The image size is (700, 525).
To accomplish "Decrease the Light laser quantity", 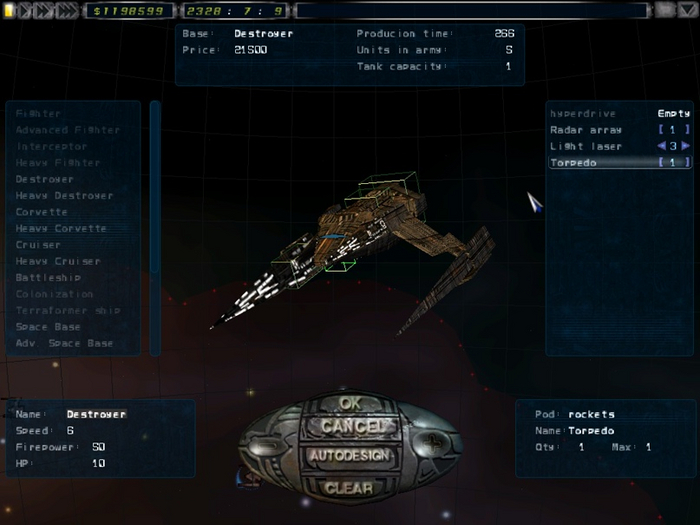I will pos(660,146).
